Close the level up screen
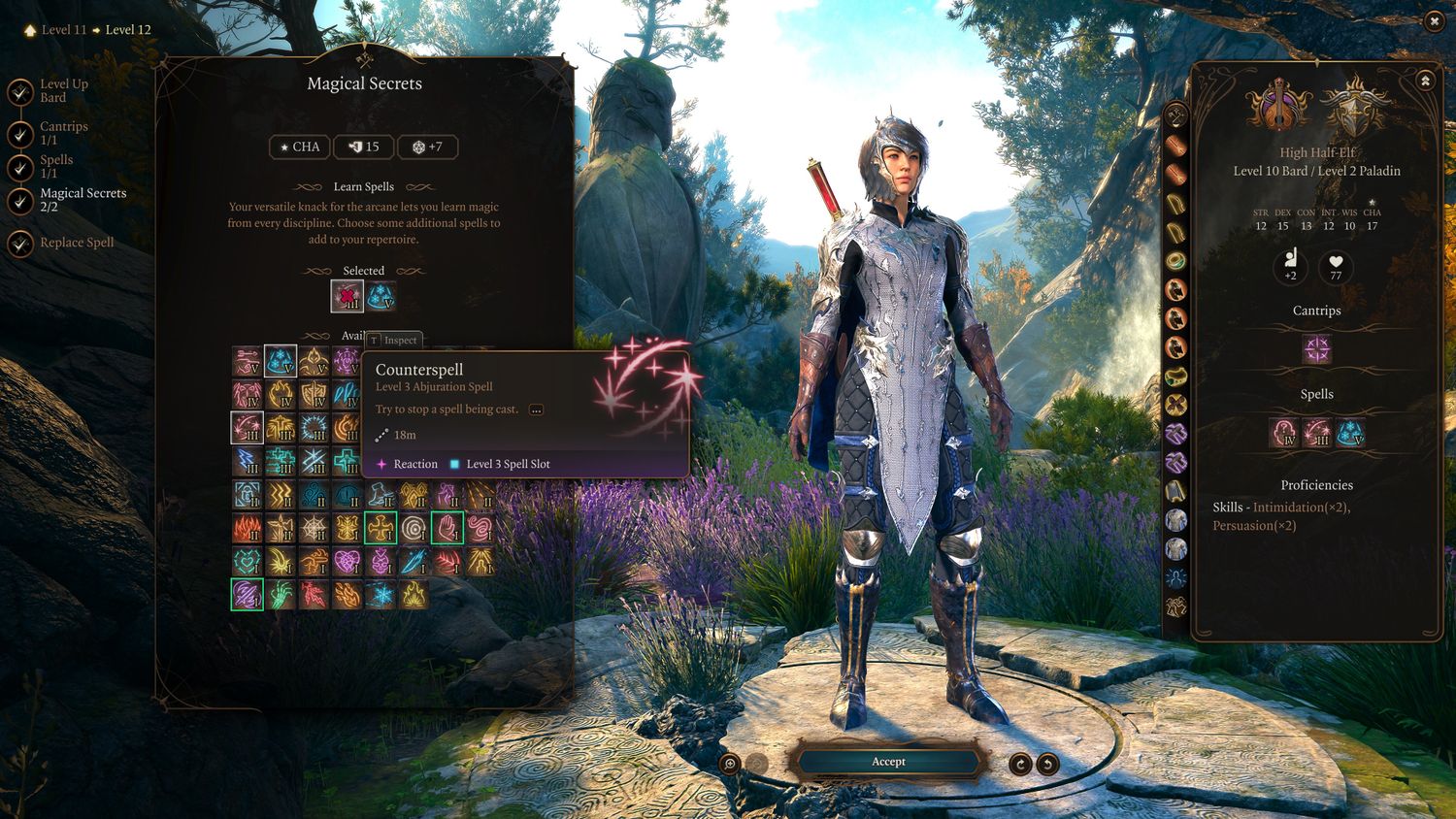Screen dimensions: 1456x819 (x=1434, y=21)
